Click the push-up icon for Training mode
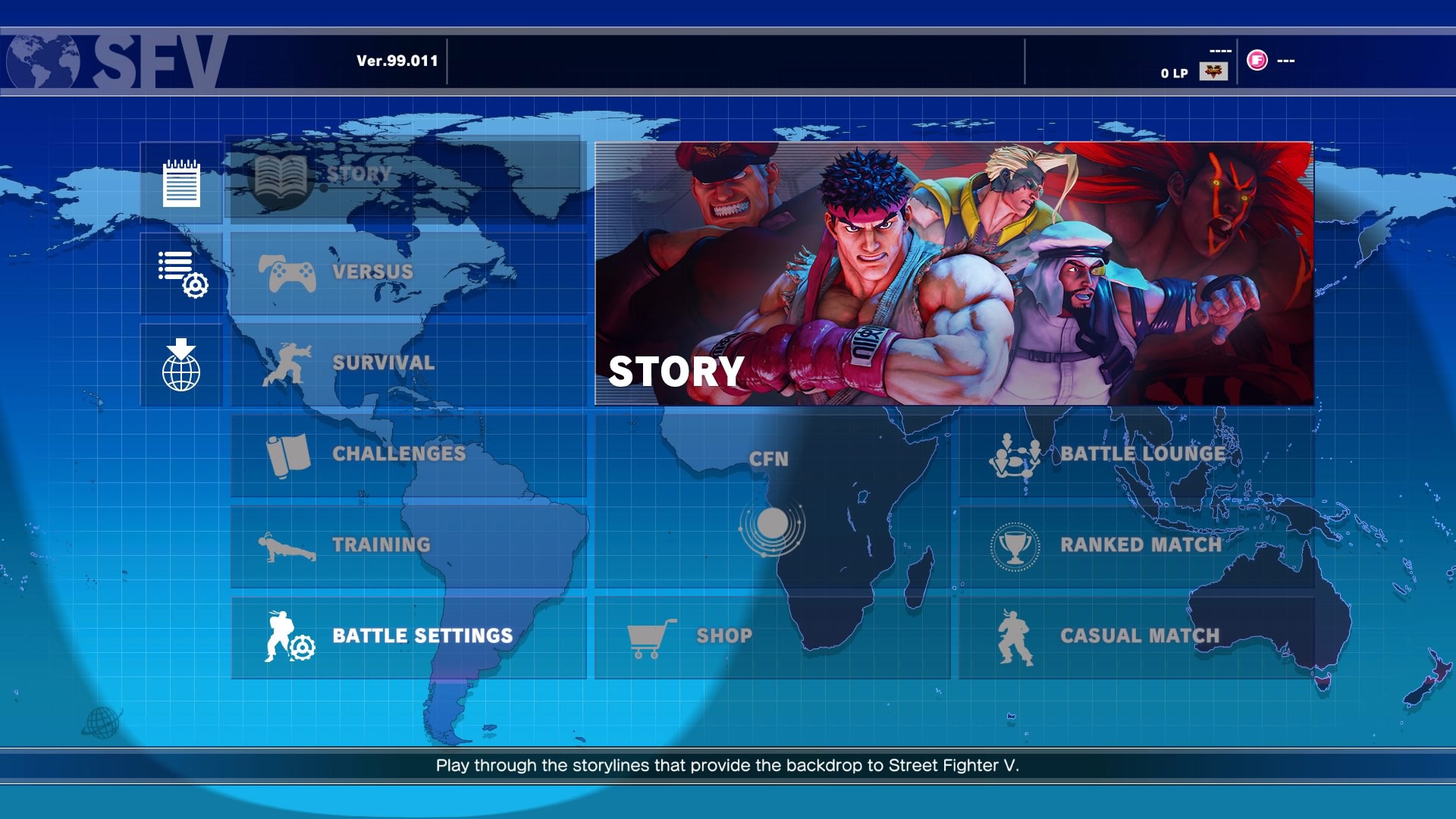 point(288,545)
